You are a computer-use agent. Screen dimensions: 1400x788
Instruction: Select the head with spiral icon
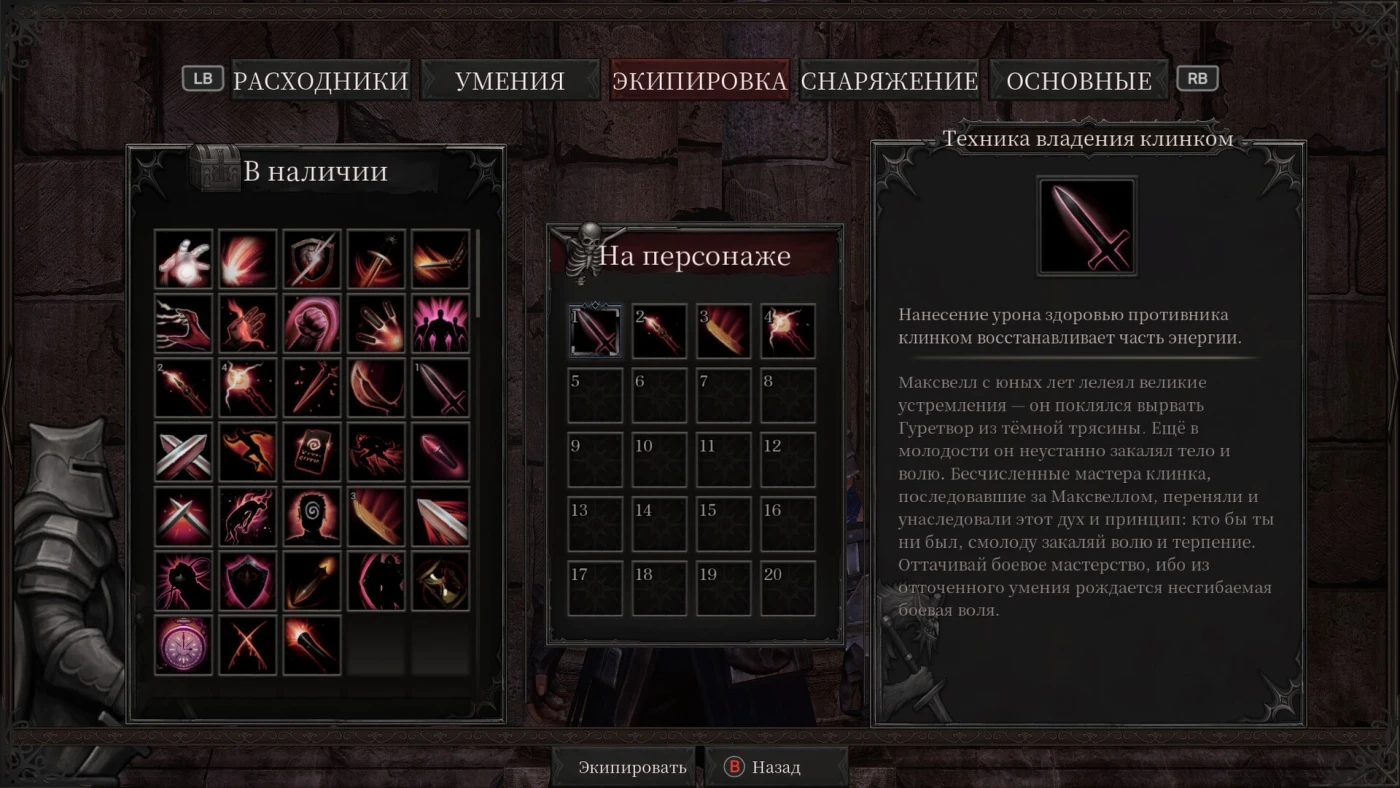tap(312, 516)
